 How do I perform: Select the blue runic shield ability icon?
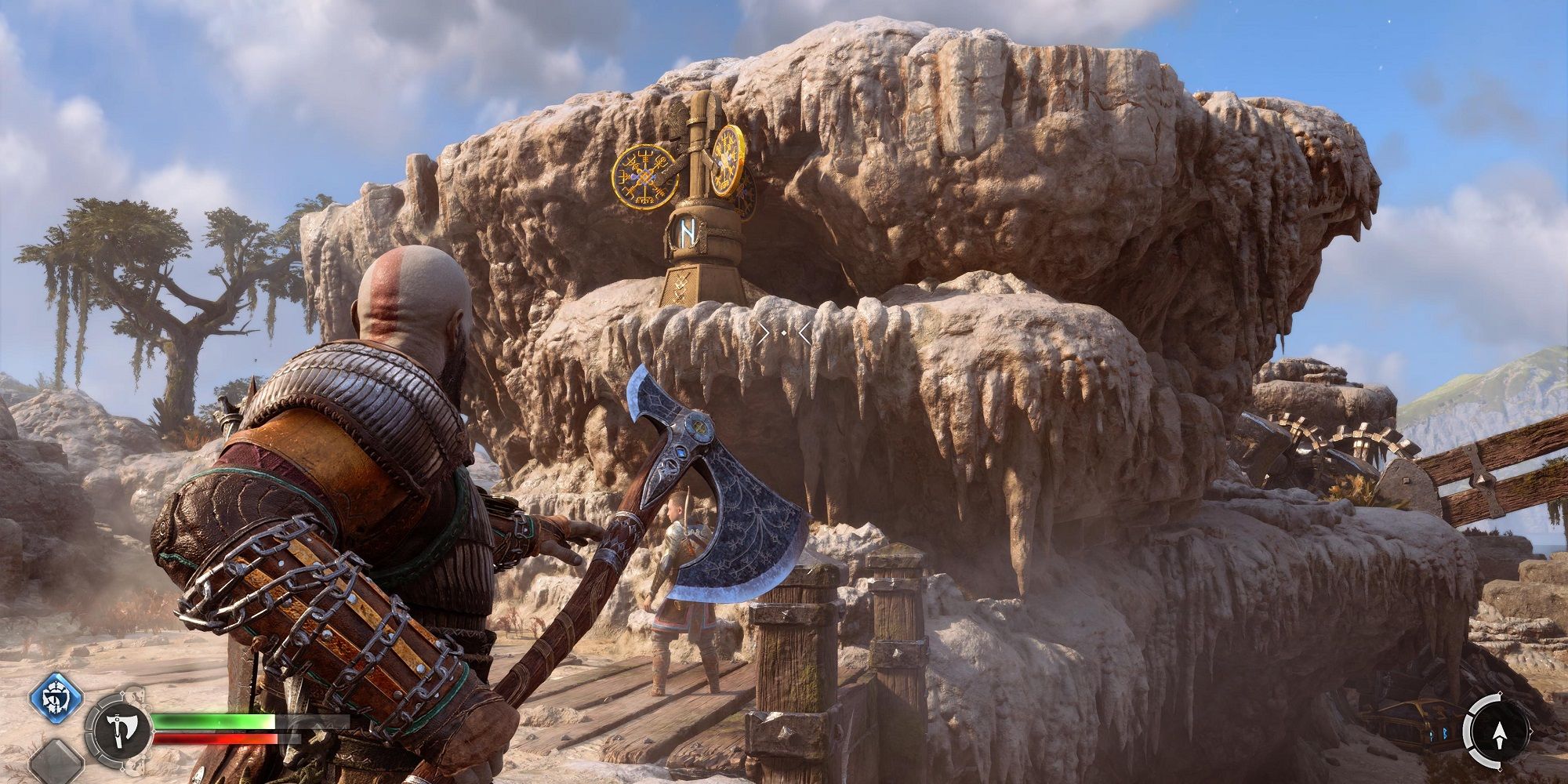55,699
